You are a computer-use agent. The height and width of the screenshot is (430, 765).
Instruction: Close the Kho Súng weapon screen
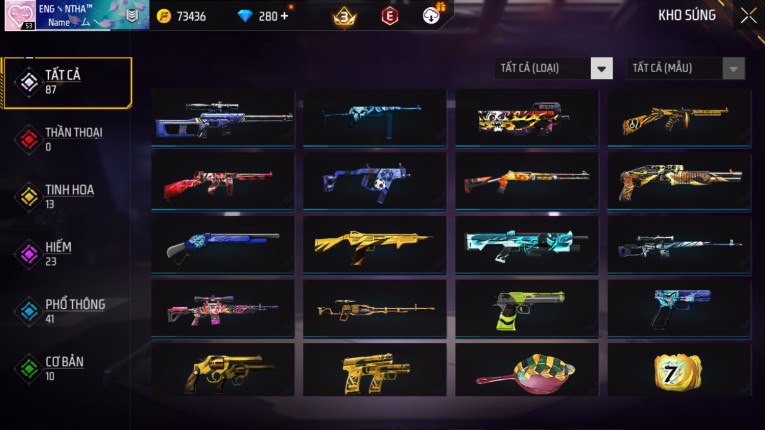click(x=748, y=16)
